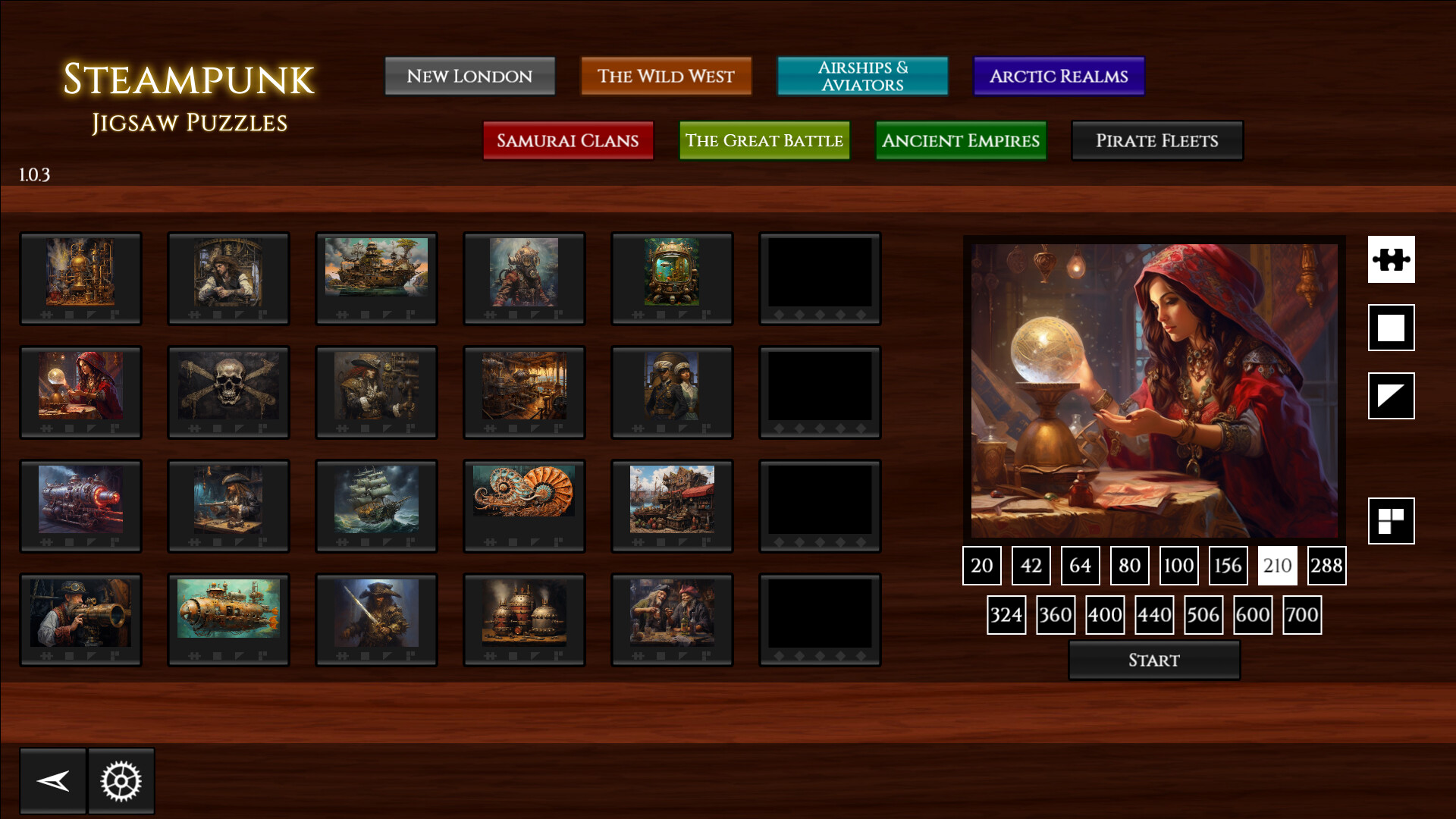The width and height of the screenshot is (1456, 819).
Task: Enable the 288 piece difficulty
Action: 1326,566
